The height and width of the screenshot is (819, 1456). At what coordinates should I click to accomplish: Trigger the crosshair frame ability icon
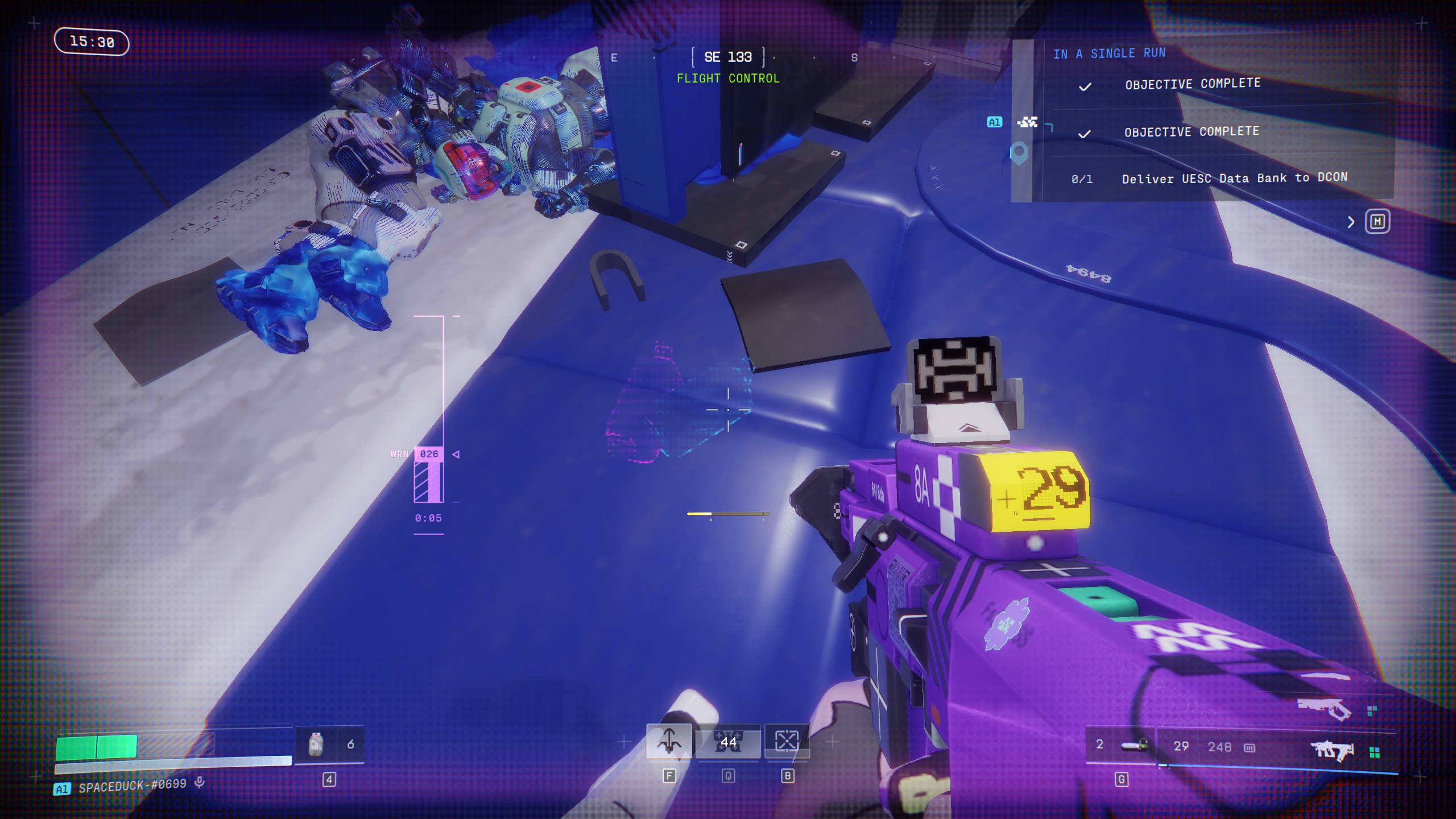pos(787,741)
